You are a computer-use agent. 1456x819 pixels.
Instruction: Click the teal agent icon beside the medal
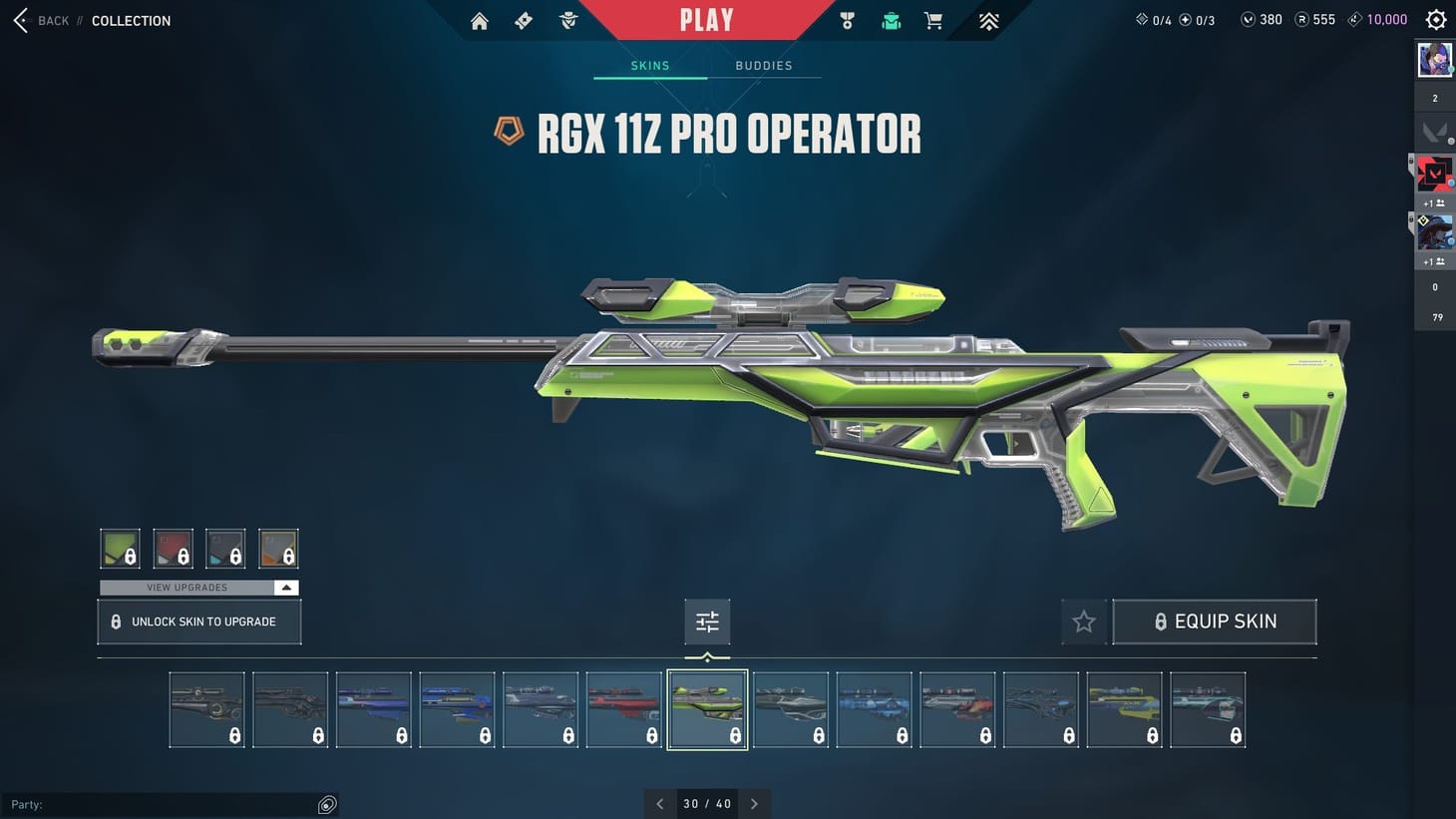890,20
